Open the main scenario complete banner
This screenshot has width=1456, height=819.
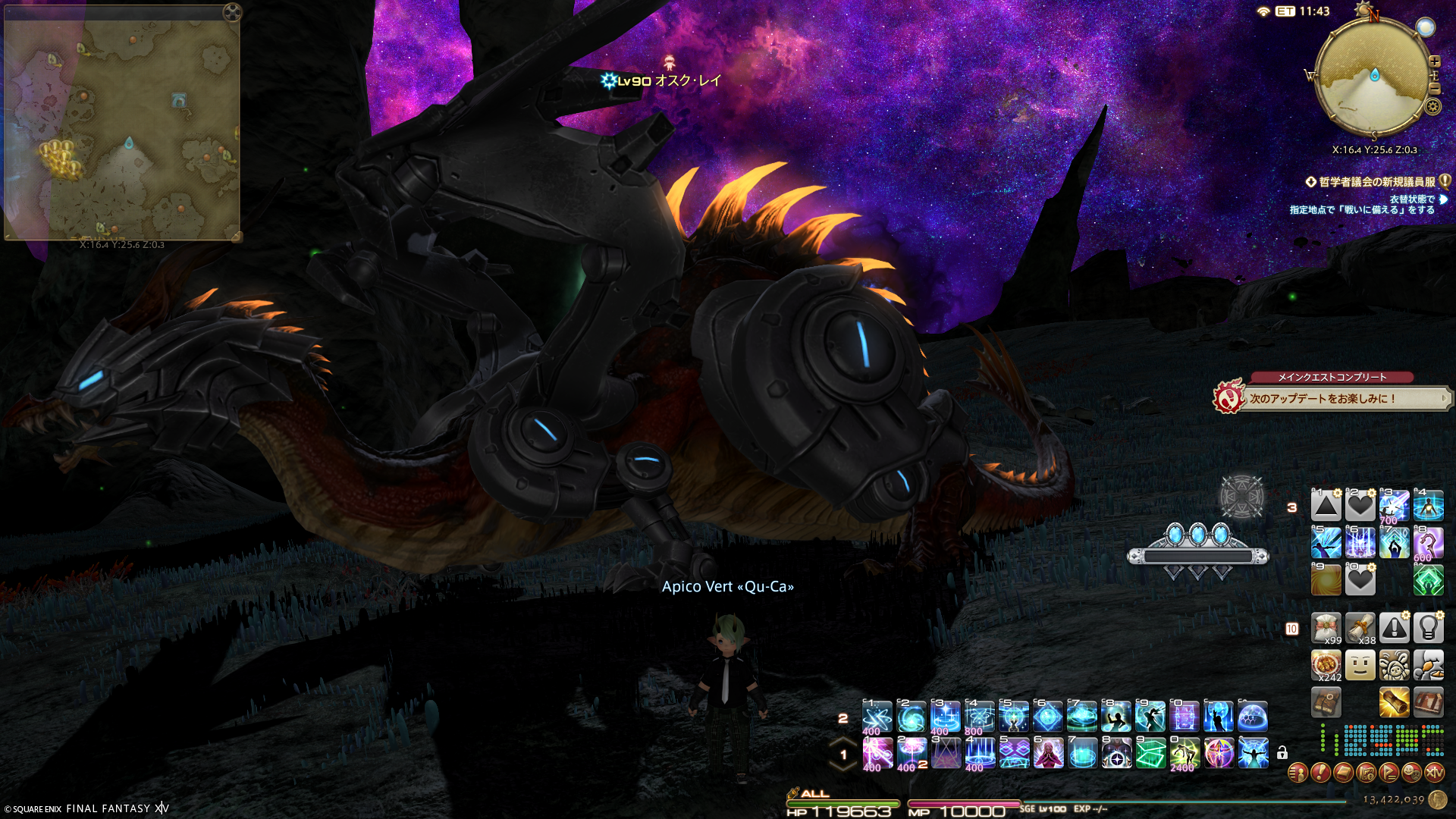[x=1335, y=397]
